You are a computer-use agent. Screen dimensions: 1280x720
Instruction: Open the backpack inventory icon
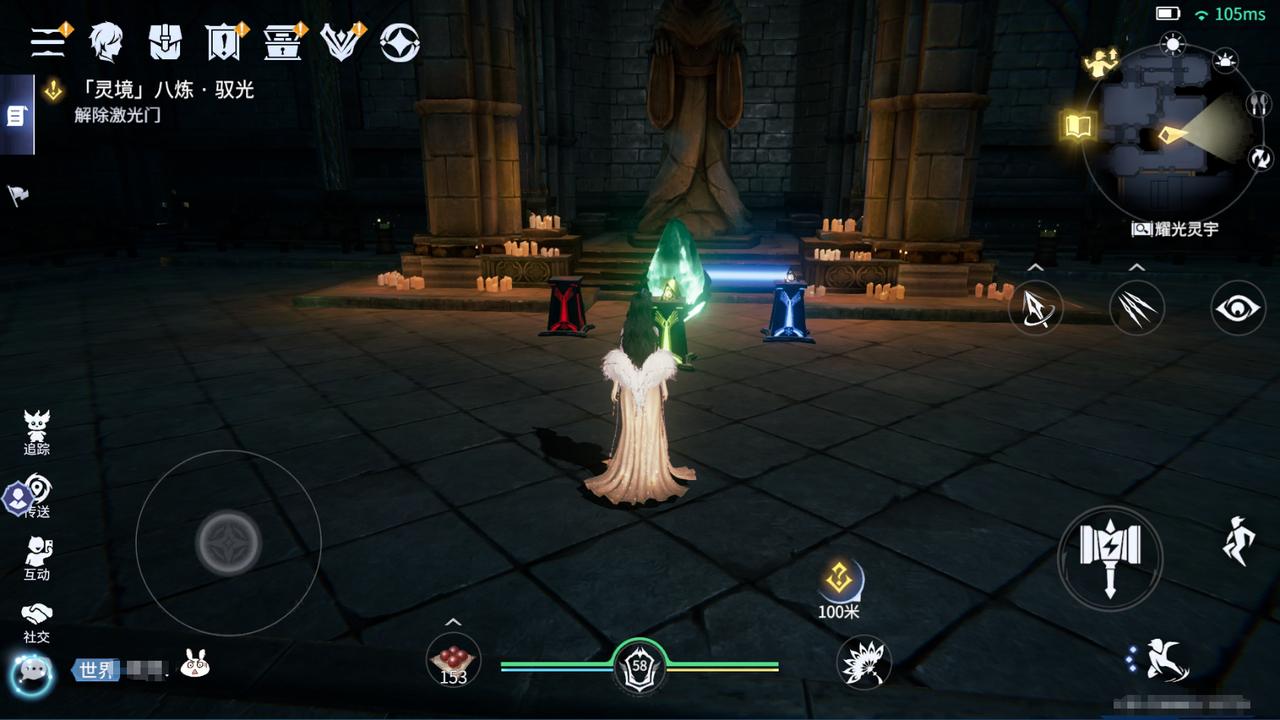click(x=165, y=42)
